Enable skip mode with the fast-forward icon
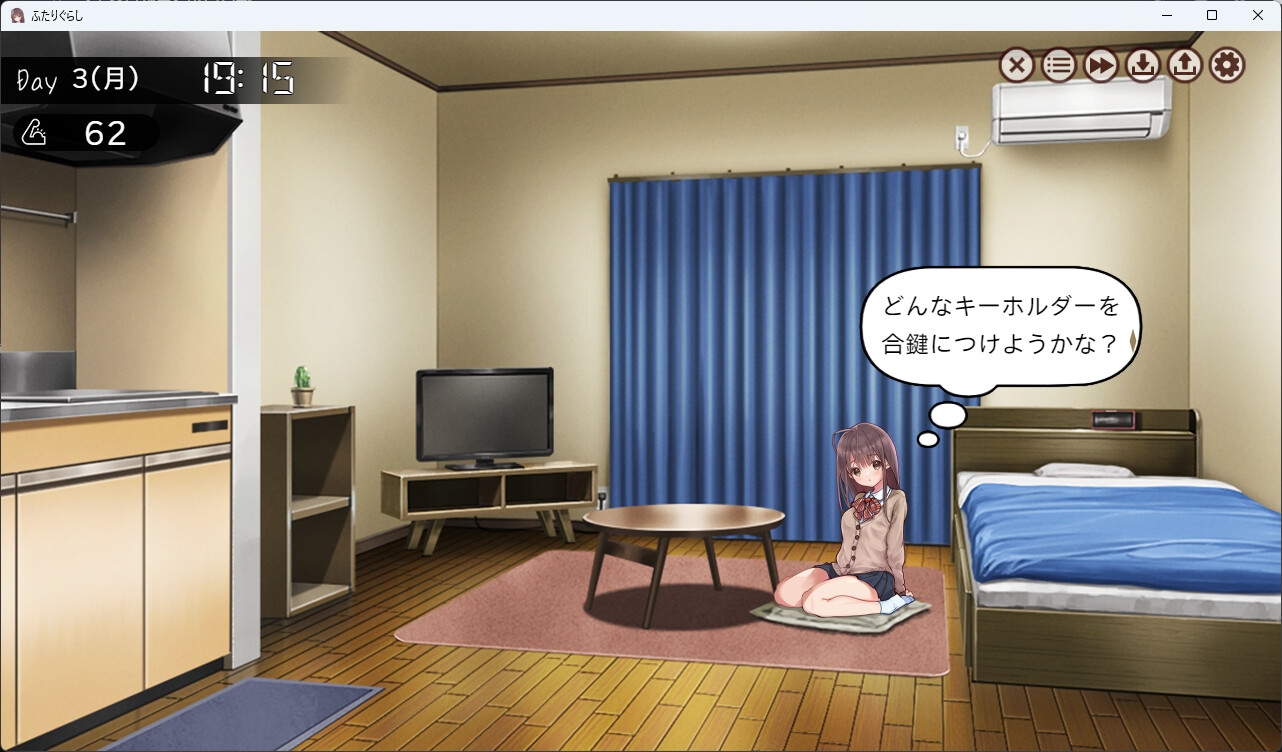The width and height of the screenshot is (1282, 752). tap(1100, 65)
